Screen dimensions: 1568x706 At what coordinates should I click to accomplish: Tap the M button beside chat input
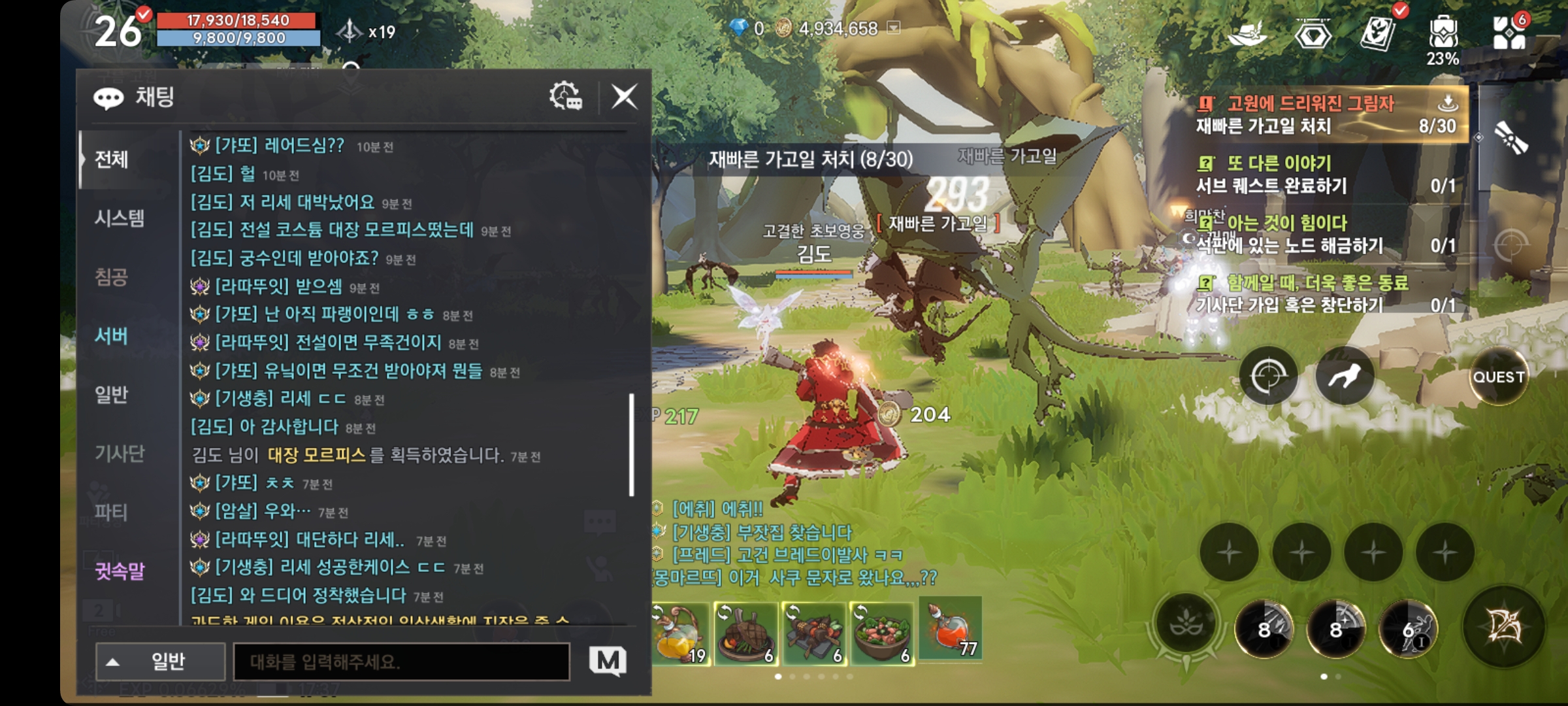[x=608, y=662]
